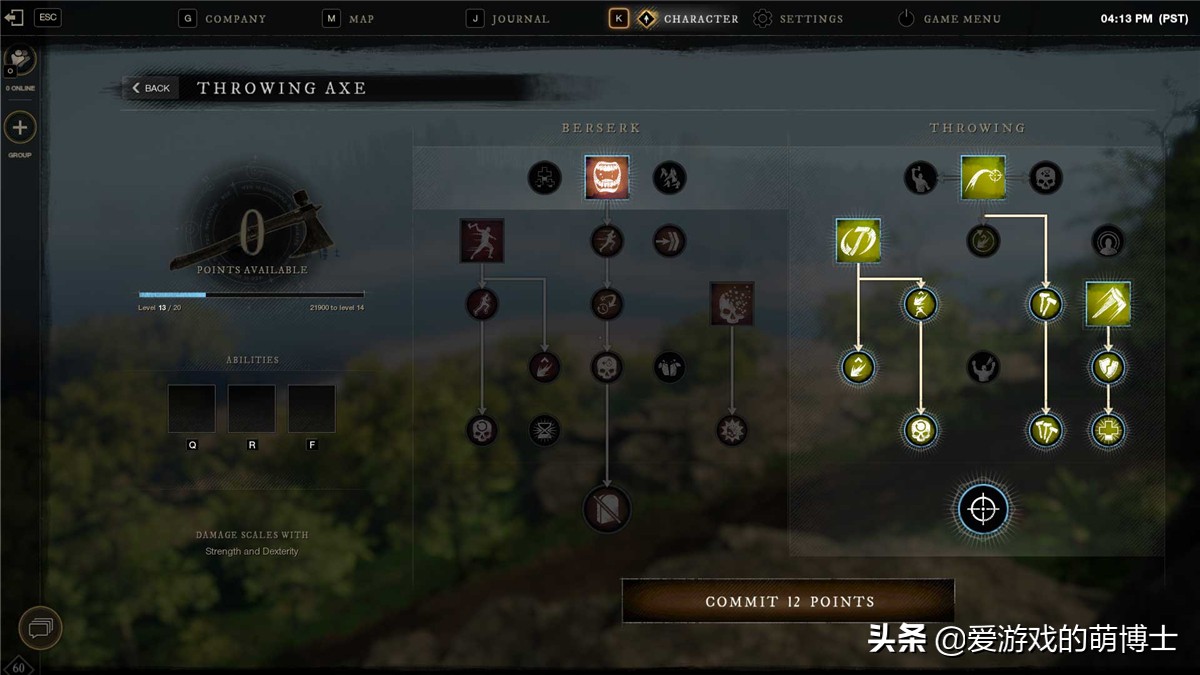The image size is (1200, 675).
Task: Pick the red charging figure square skill
Action: click(x=482, y=241)
